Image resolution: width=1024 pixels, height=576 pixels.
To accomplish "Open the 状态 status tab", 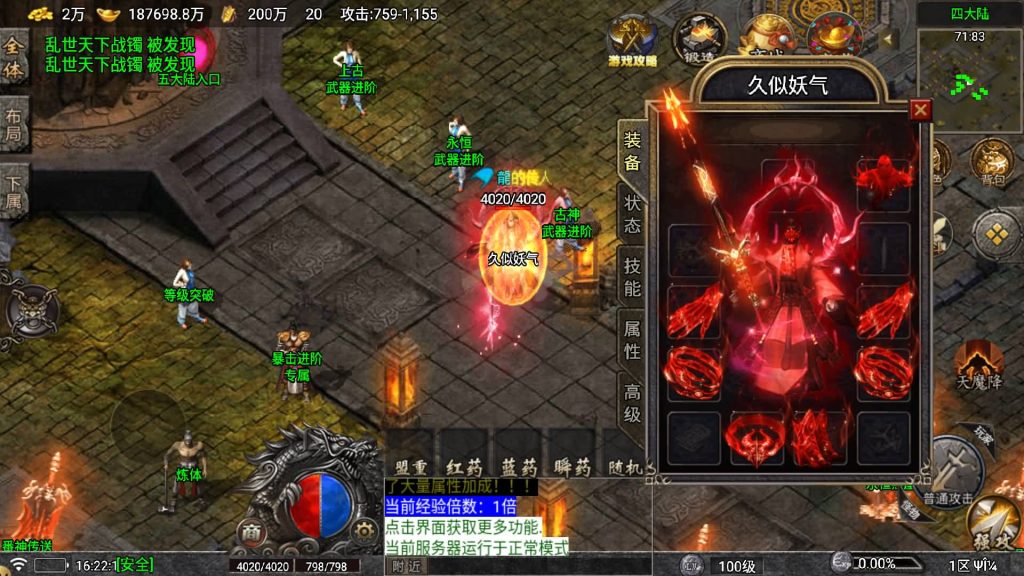I will coord(632,214).
